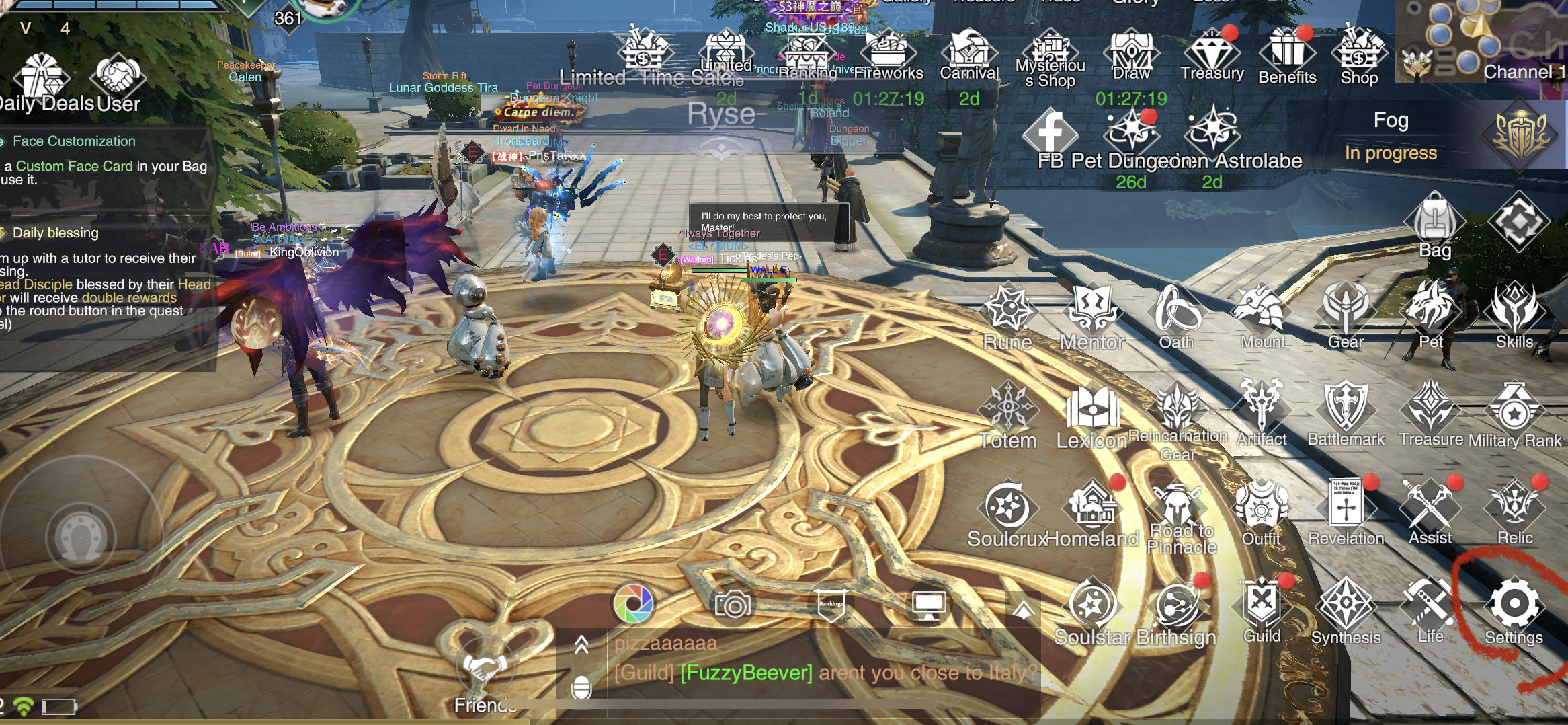Open the Fireworks event
Image resolution: width=1568 pixels, height=725 pixels.
coord(889,50)
